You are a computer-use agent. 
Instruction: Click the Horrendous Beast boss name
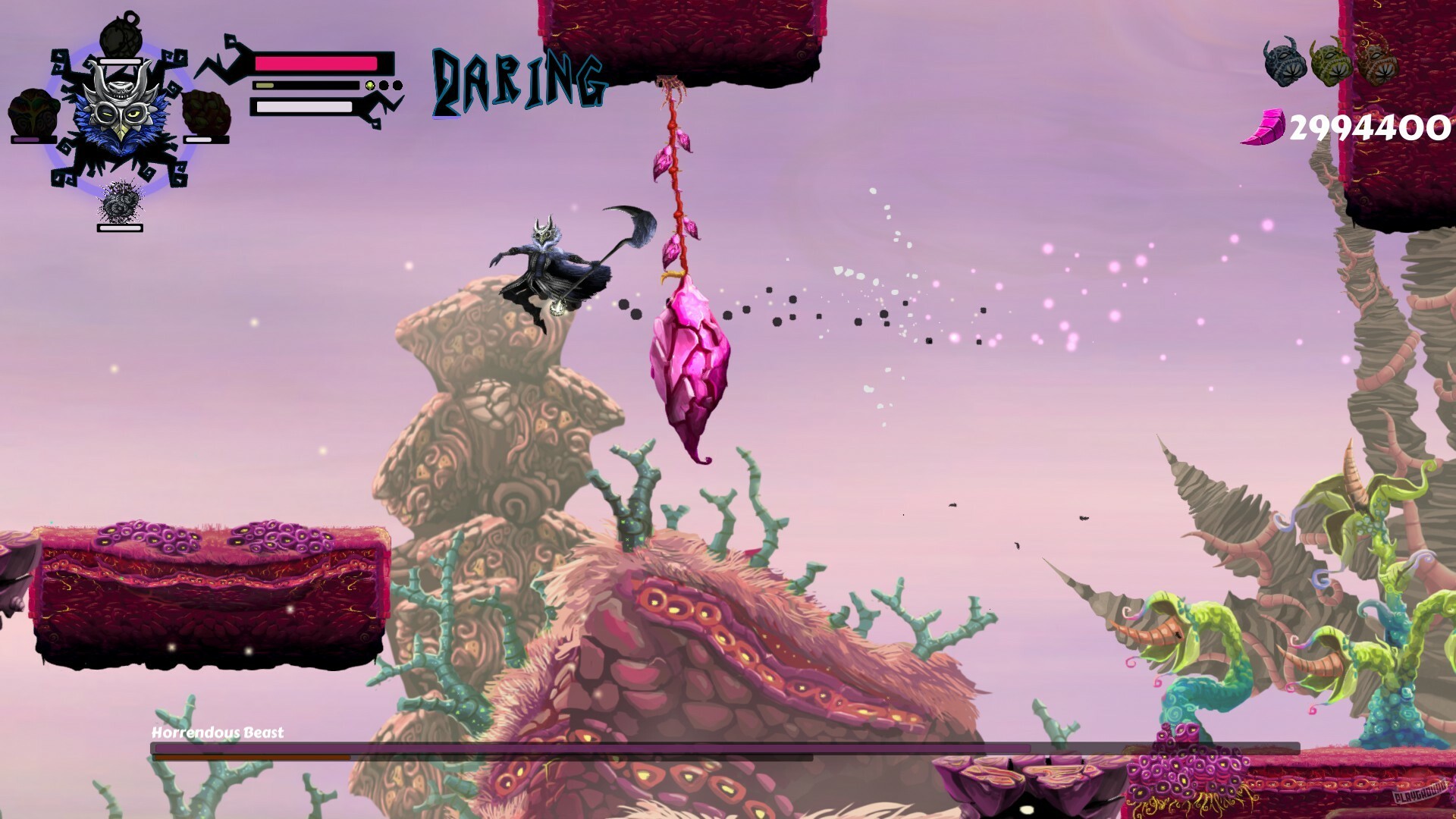(x=216, y=733)
